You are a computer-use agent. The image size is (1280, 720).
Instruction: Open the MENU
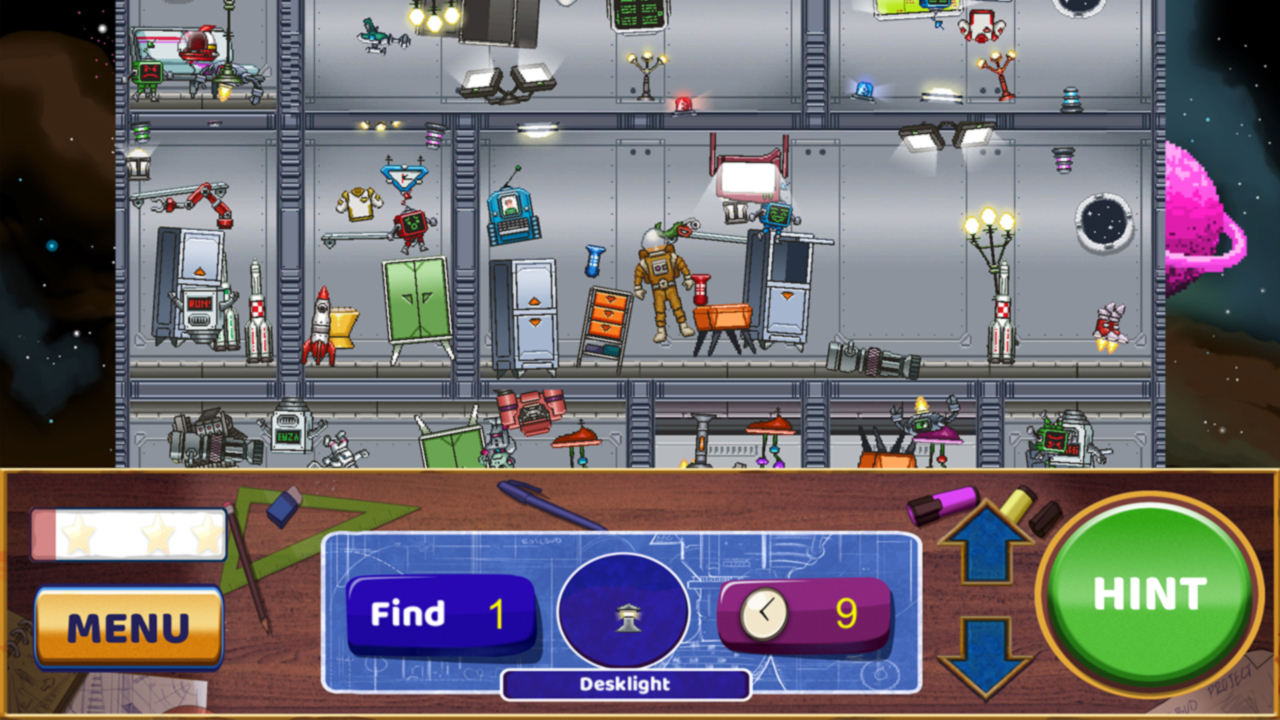click(129, 629)
